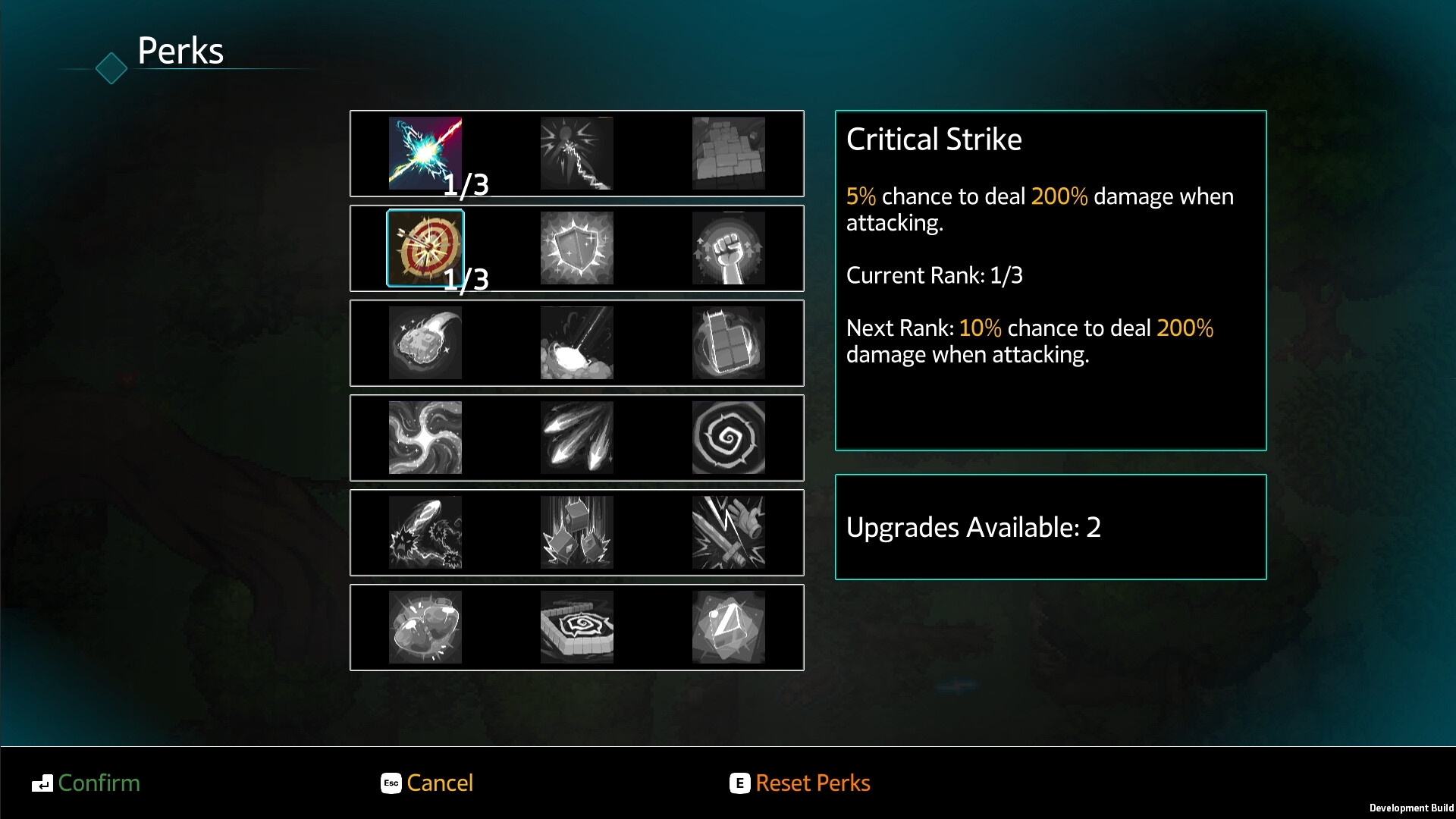This screenshot has width=1456, height=819.
Task: Choose the colorful lightning clash perk
Action: click(425, 153)
